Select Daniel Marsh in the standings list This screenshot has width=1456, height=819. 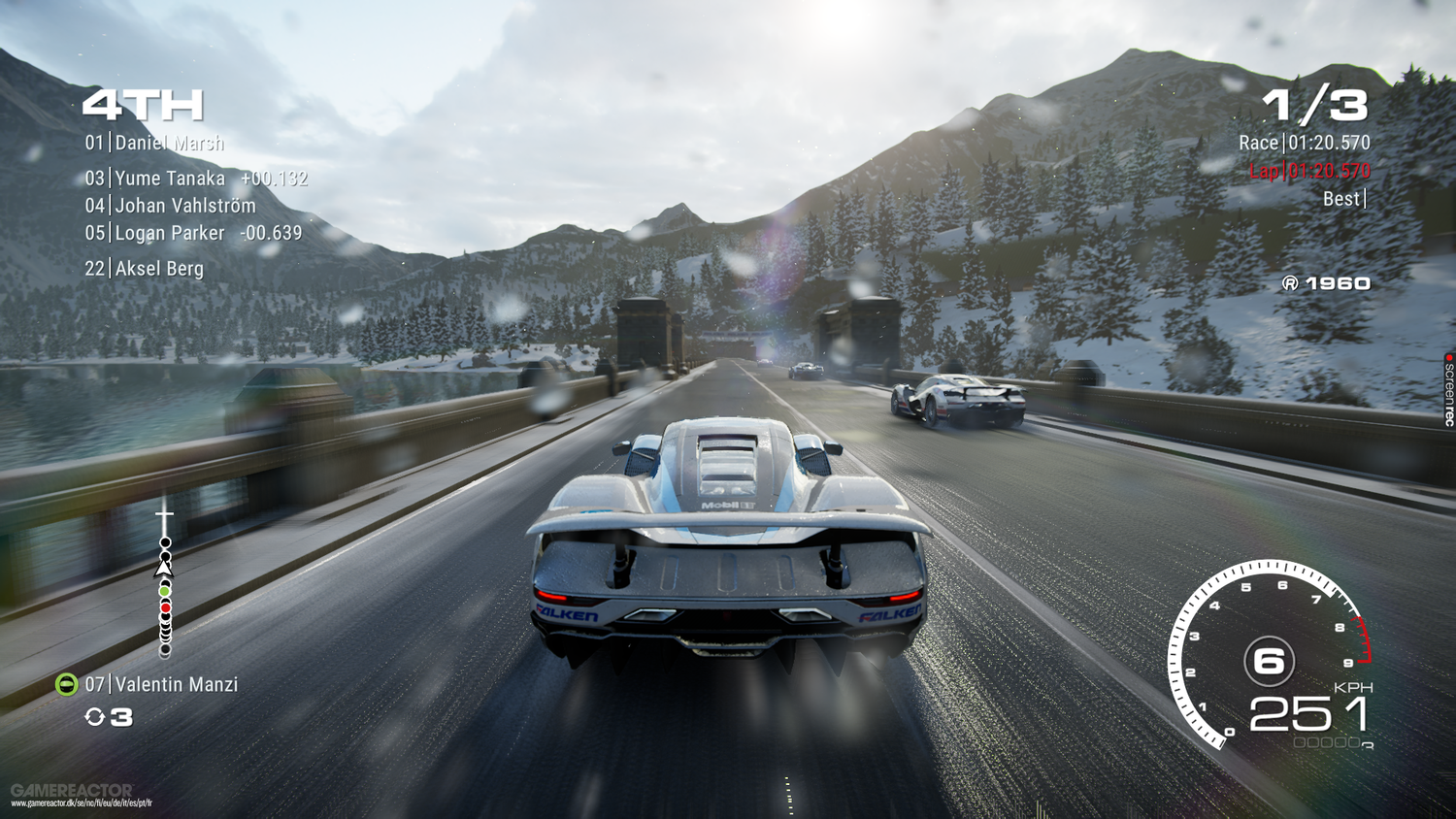(x=154, y=144)
